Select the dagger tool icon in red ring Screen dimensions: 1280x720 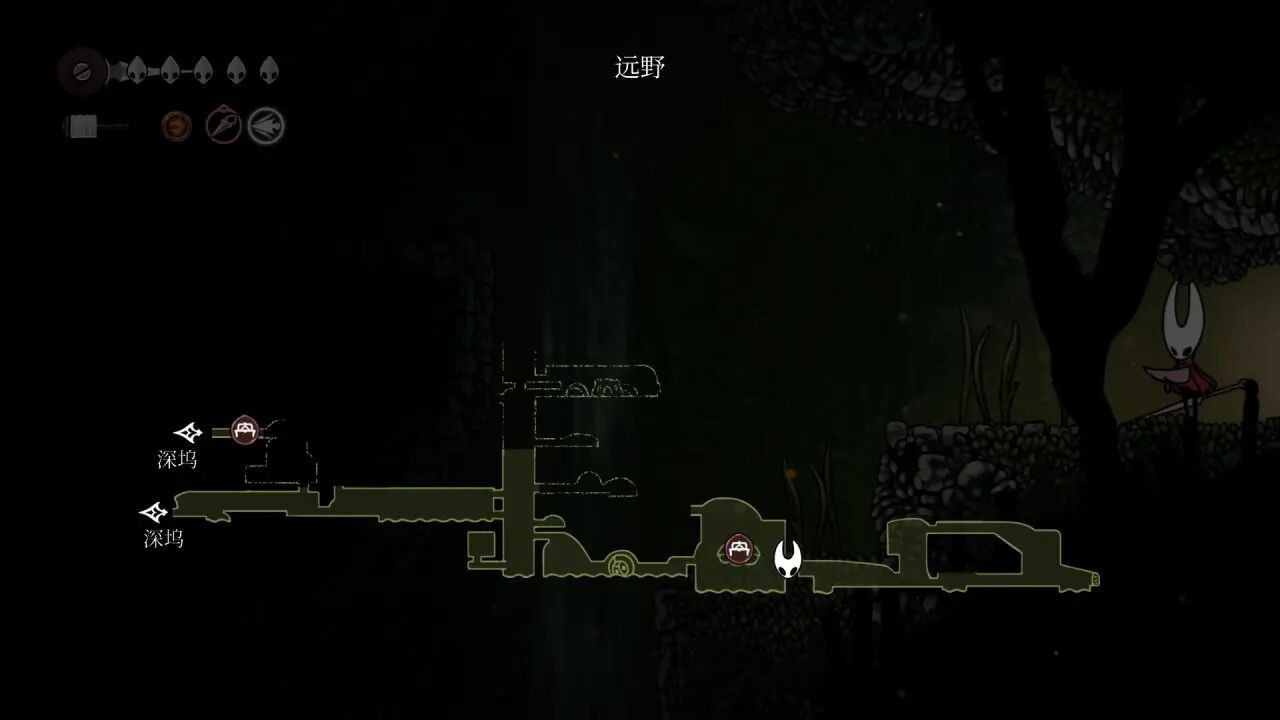223,126
